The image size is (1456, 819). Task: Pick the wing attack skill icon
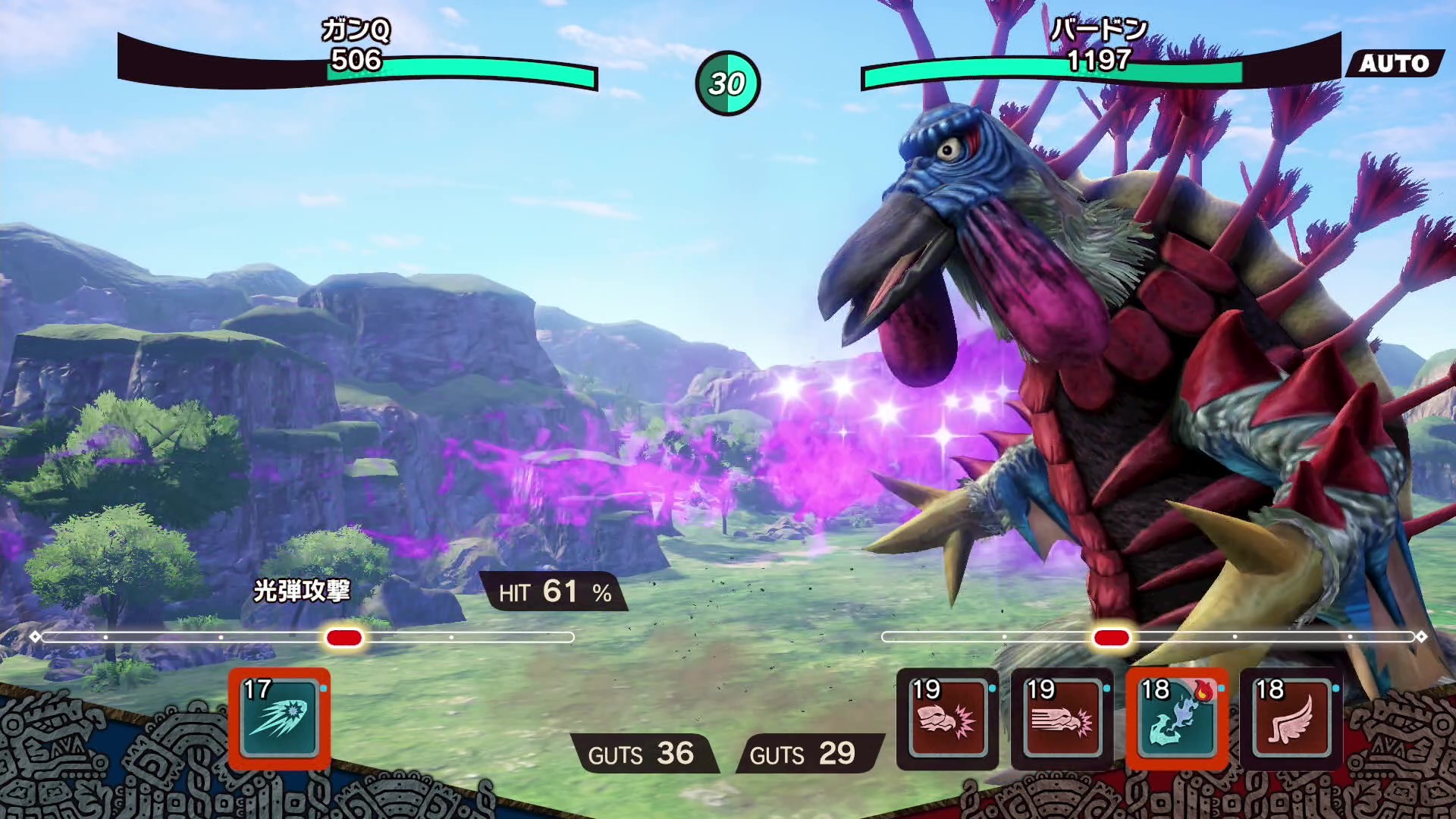(1291, 719)
